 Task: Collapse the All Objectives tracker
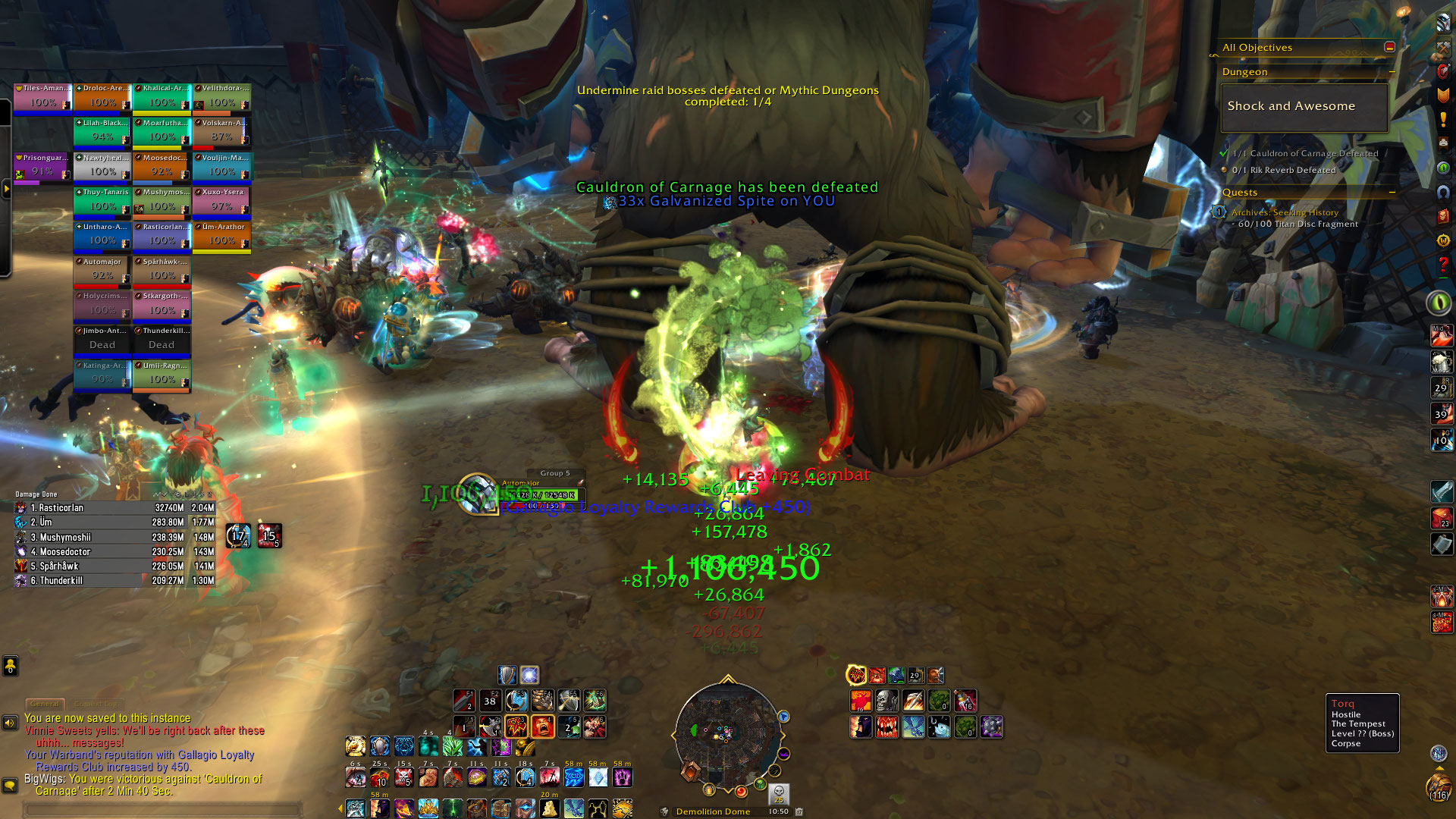click(1389, 47)
